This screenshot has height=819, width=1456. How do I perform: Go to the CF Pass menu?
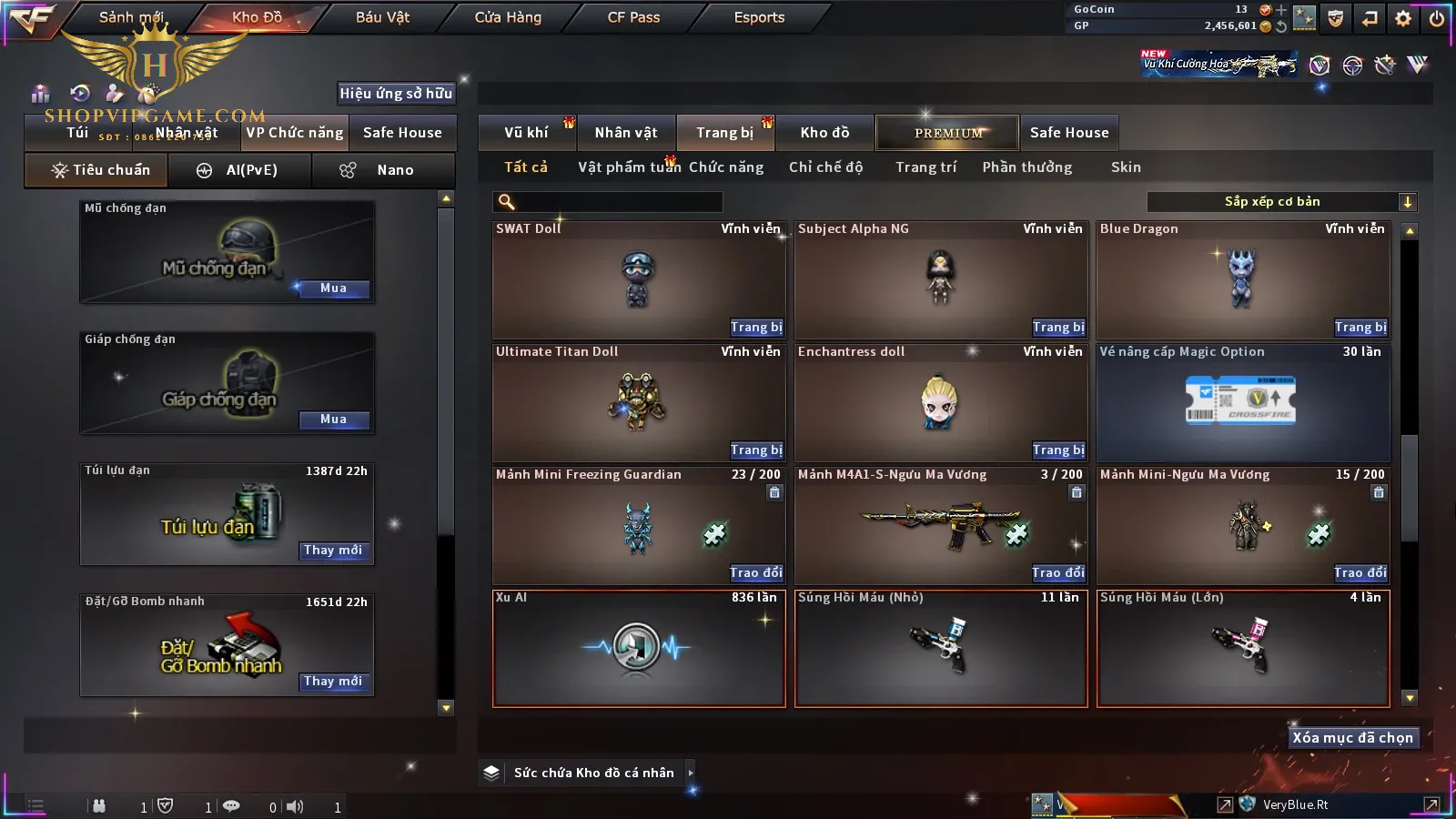point(633,17)
